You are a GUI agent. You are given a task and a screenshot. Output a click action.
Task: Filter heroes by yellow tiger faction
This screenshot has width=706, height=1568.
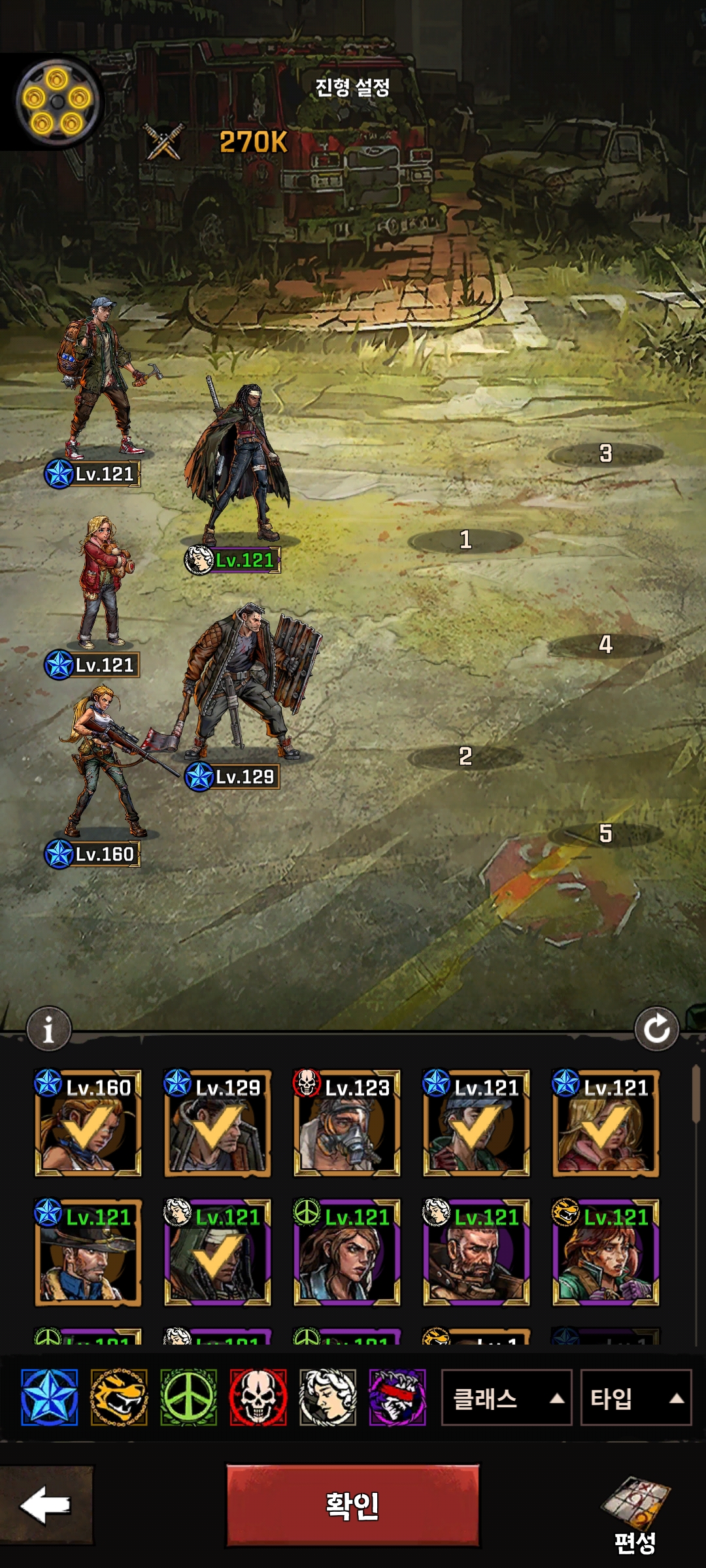(x=118, y=1397)
